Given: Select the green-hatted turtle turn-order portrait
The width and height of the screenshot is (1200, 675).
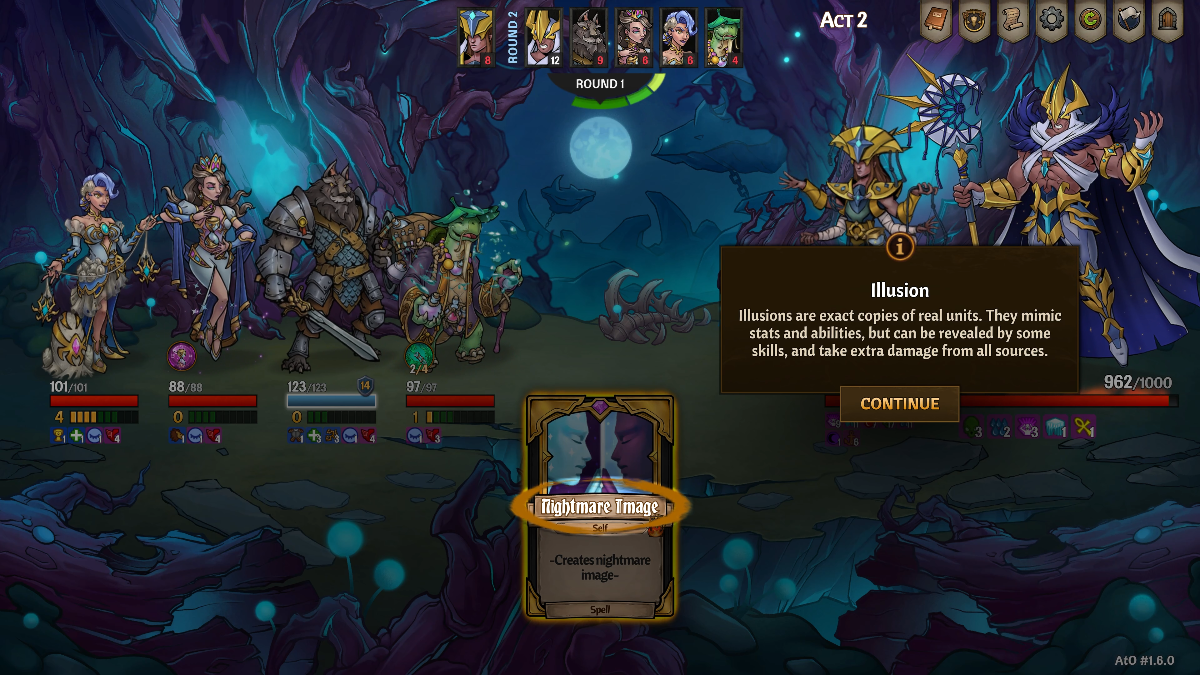Looking at the screenshot, I should (x=723, y=37).
